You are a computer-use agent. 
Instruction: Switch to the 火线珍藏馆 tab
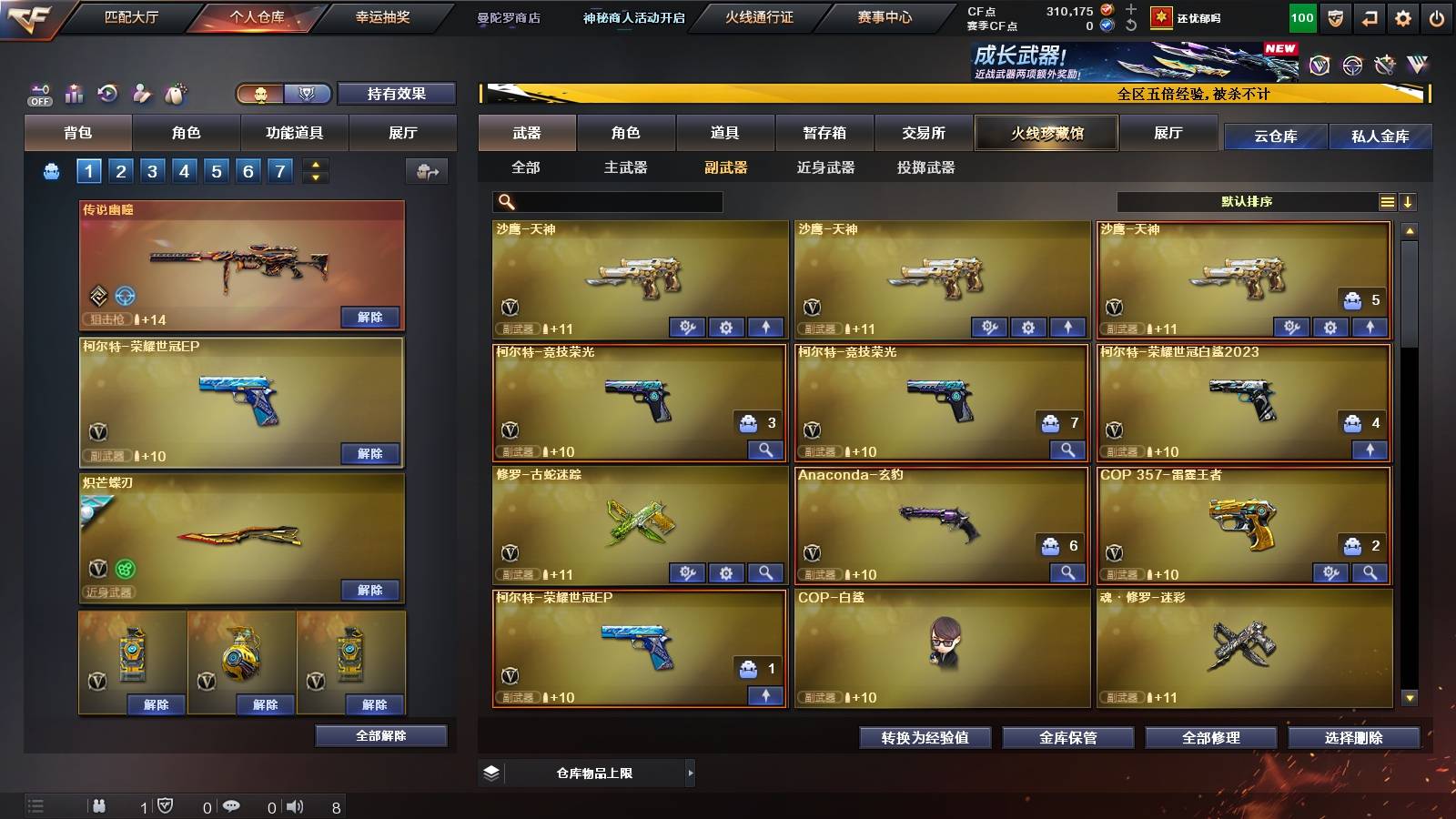coord(1046,133)
